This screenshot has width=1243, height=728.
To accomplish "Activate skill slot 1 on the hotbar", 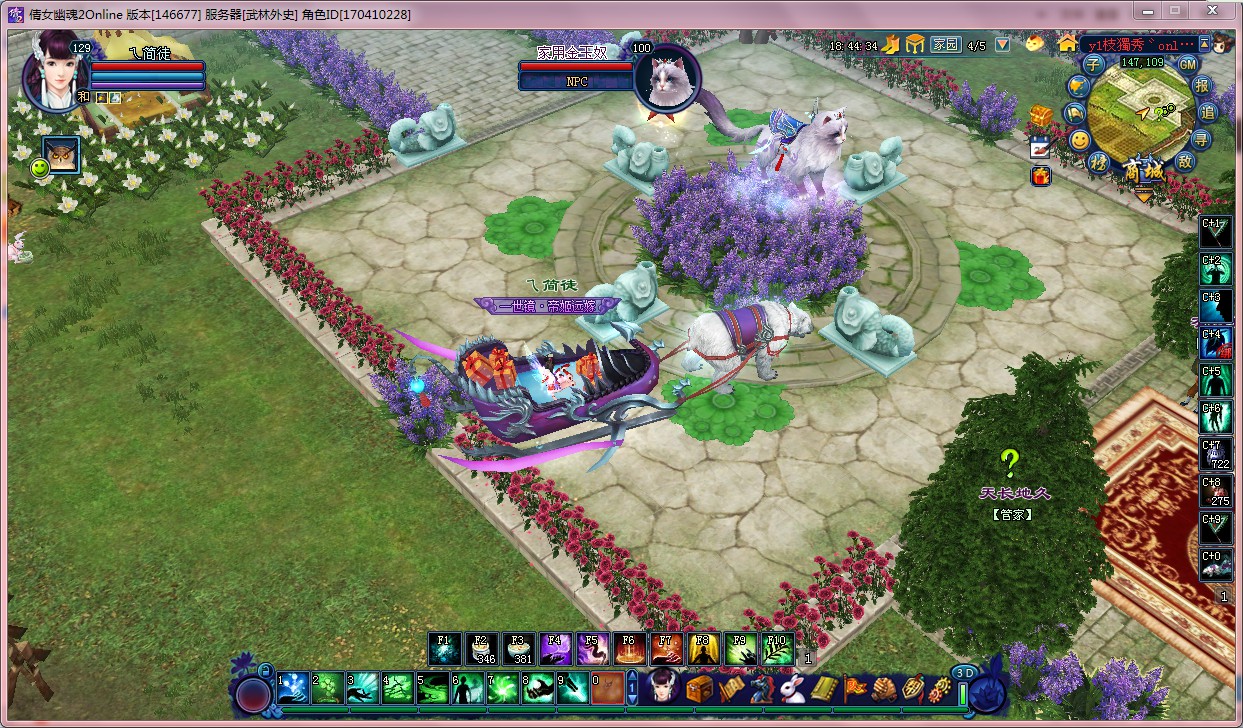I will [x=293, y=687].
